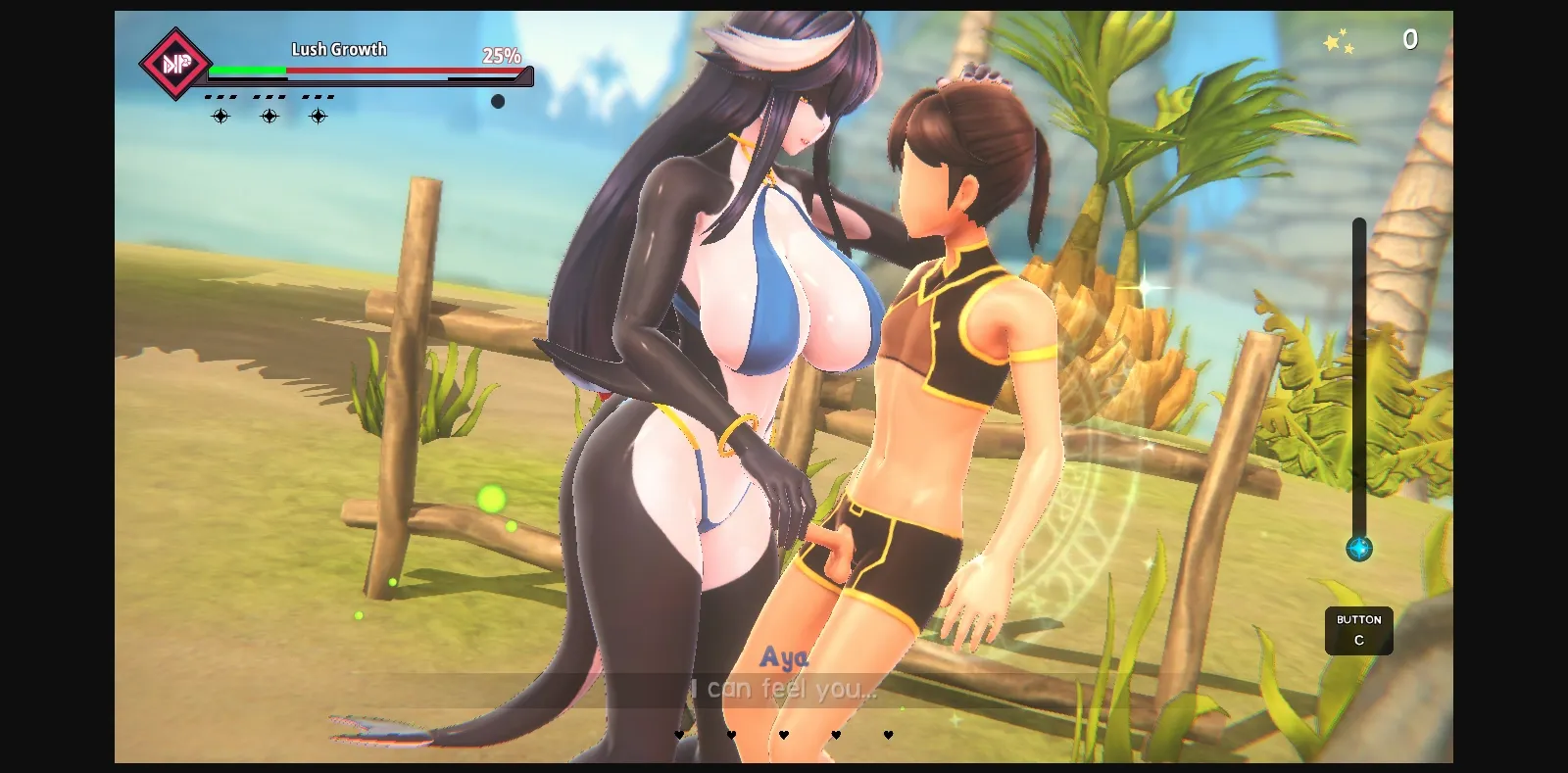The image size is (1568, 773).
Task: Toggle the glowing C button prompt
Action: click(1359, 631)
